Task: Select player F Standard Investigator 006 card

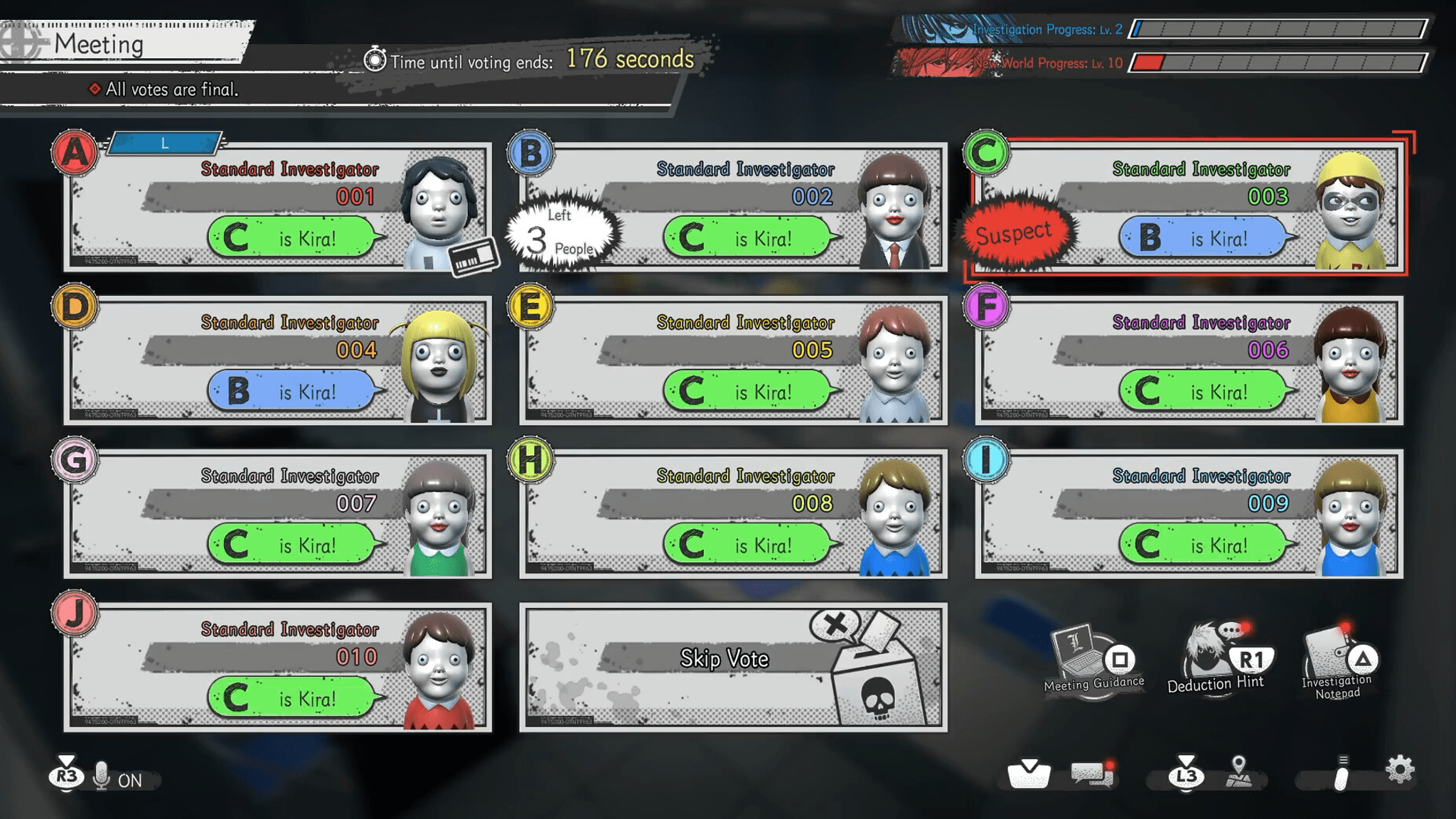Action: 1189,360
